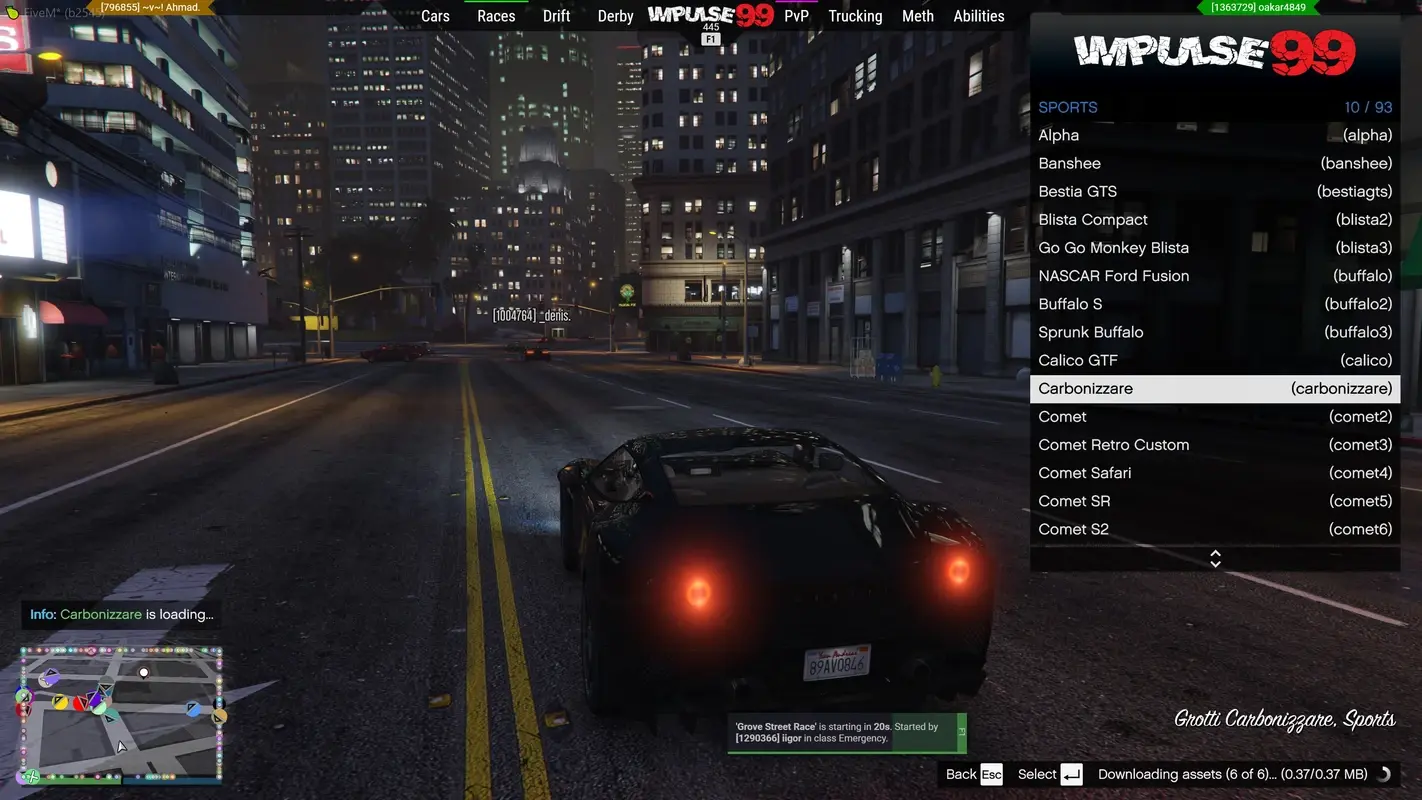
Task: Click the airplane blip at minimap bottom-left
Action: click(x=32, y=776)
